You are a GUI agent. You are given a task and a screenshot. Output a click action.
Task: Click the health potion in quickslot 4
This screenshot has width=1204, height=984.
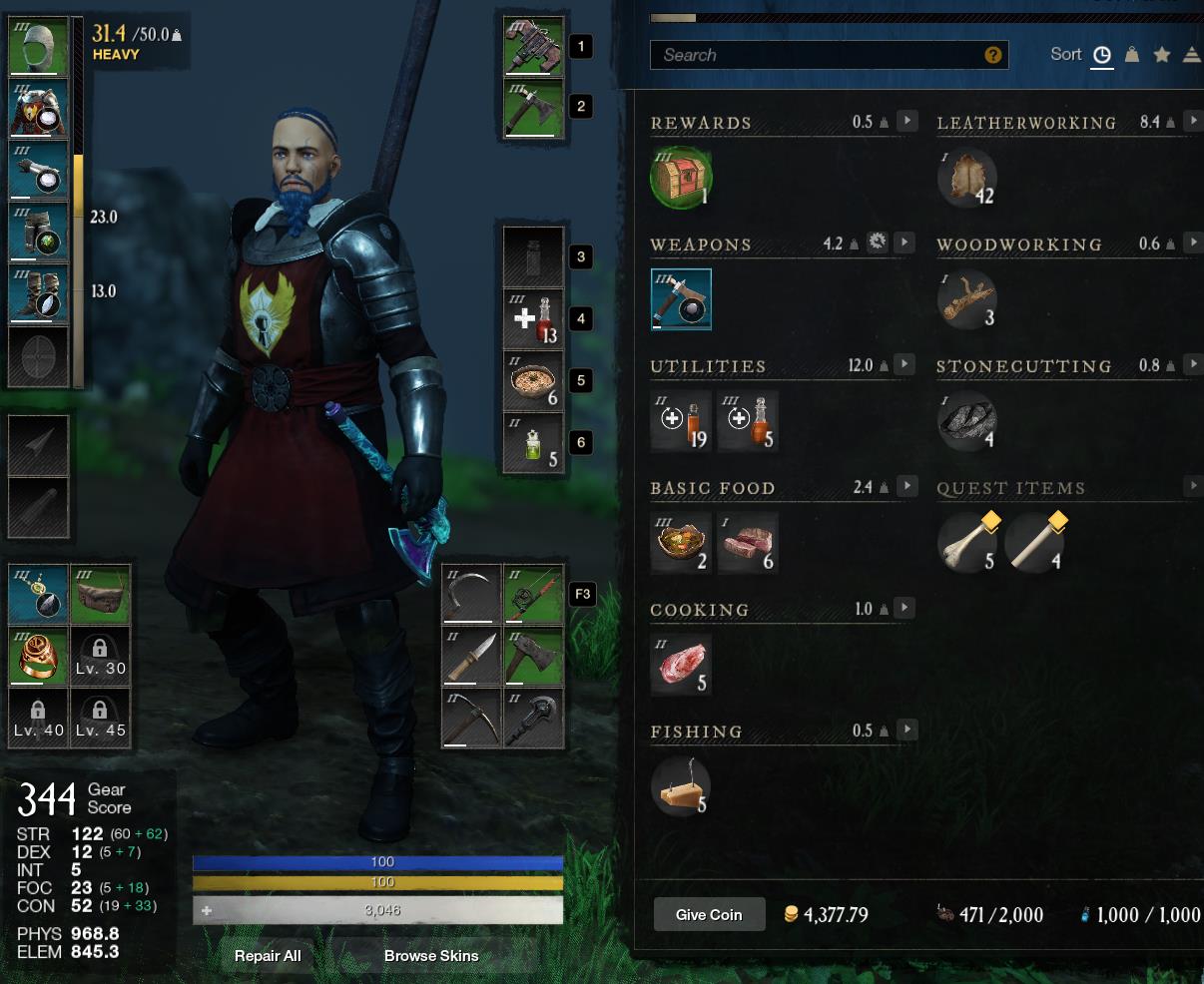pyautogui.click(x=534, y=319)
